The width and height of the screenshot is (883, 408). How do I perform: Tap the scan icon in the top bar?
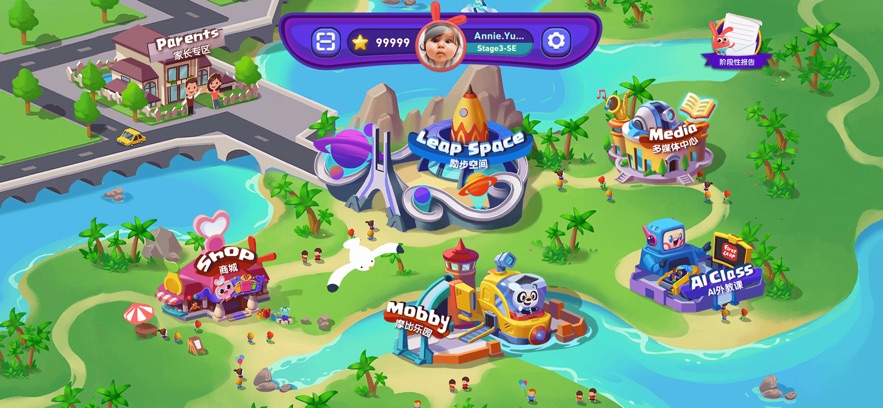click(x=325, y=41)
